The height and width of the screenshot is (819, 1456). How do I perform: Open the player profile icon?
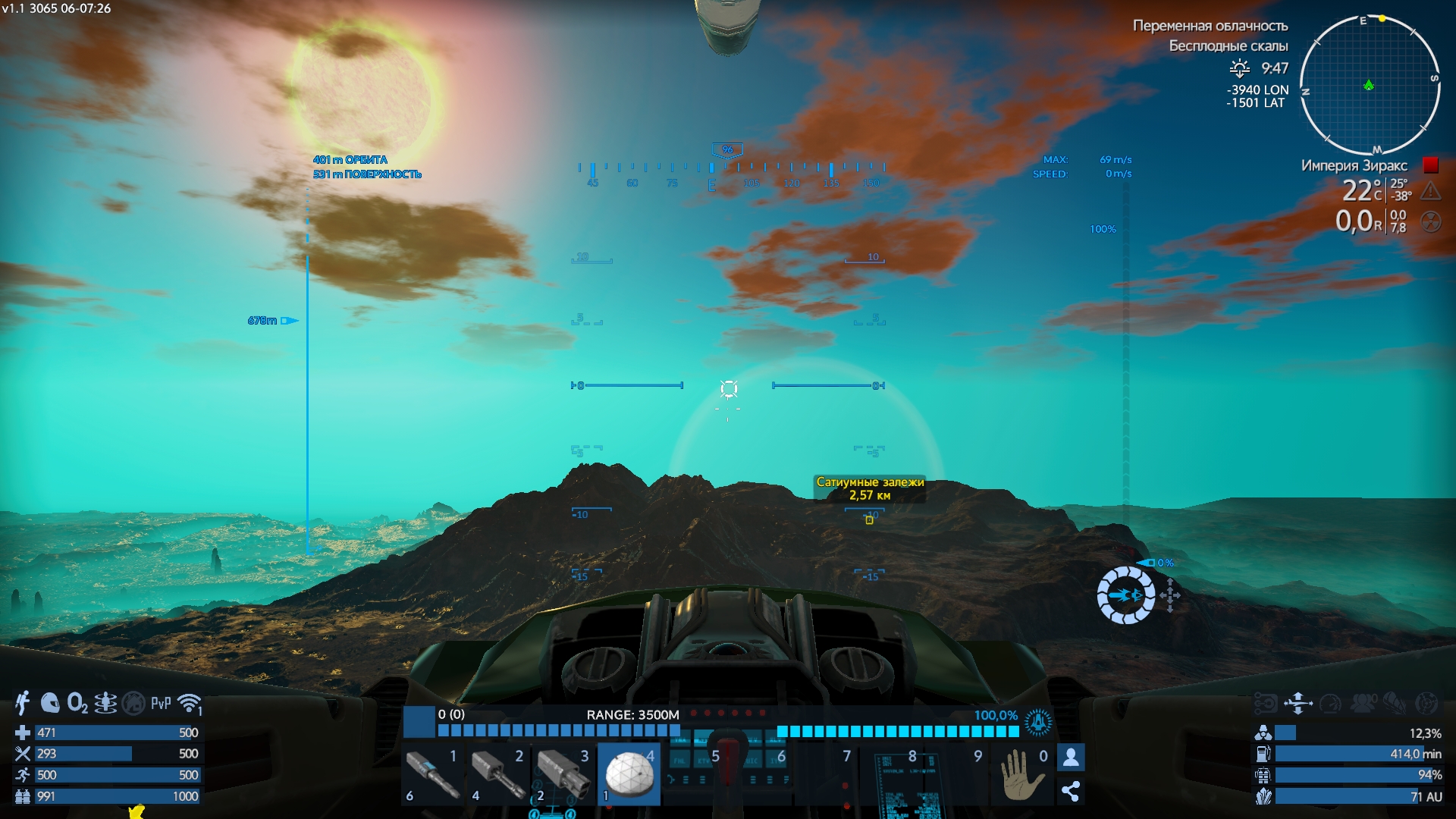coord(1071,757)
